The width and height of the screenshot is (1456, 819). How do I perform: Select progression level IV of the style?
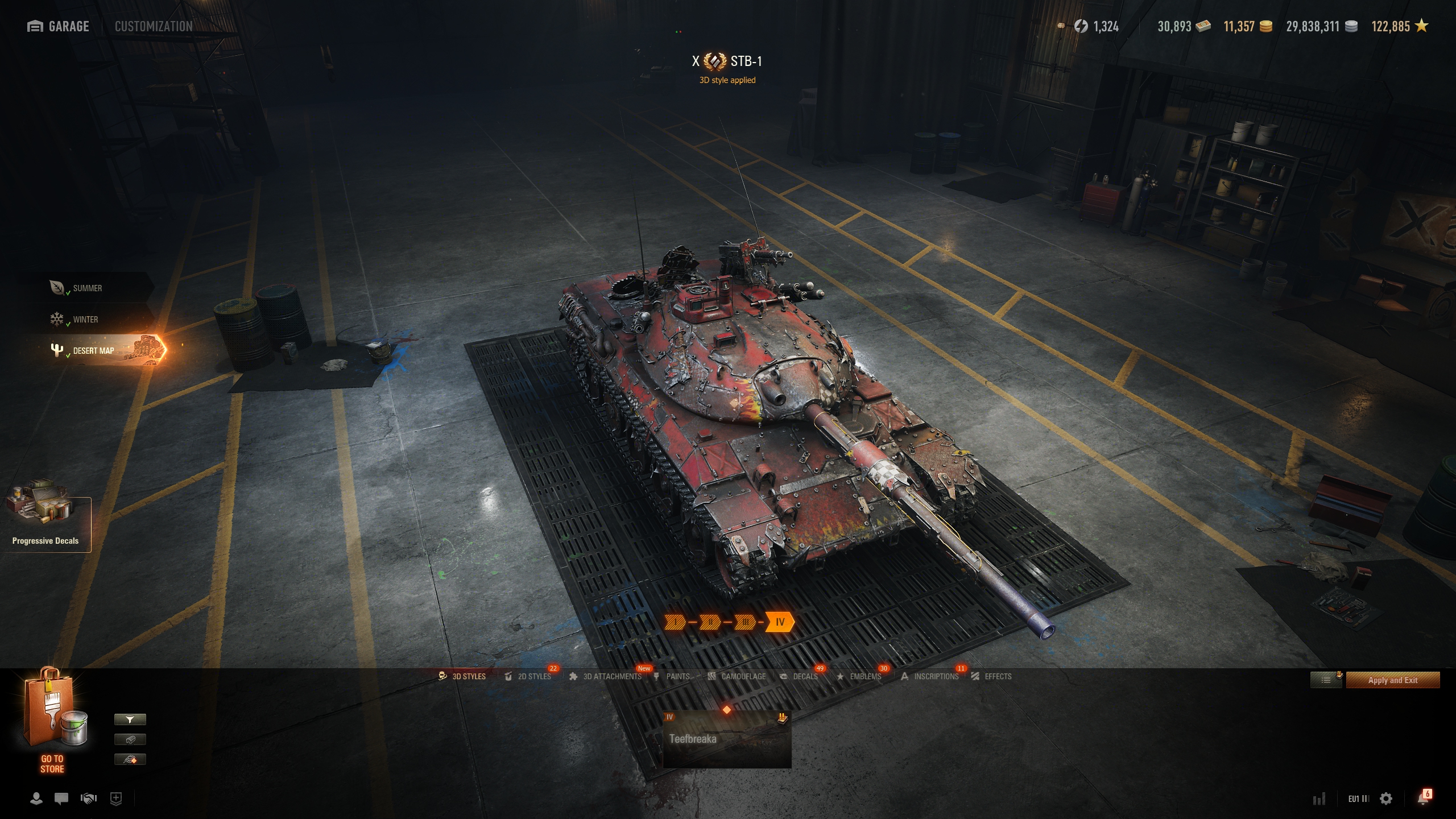pyautogui.click(x=780, y=622)
